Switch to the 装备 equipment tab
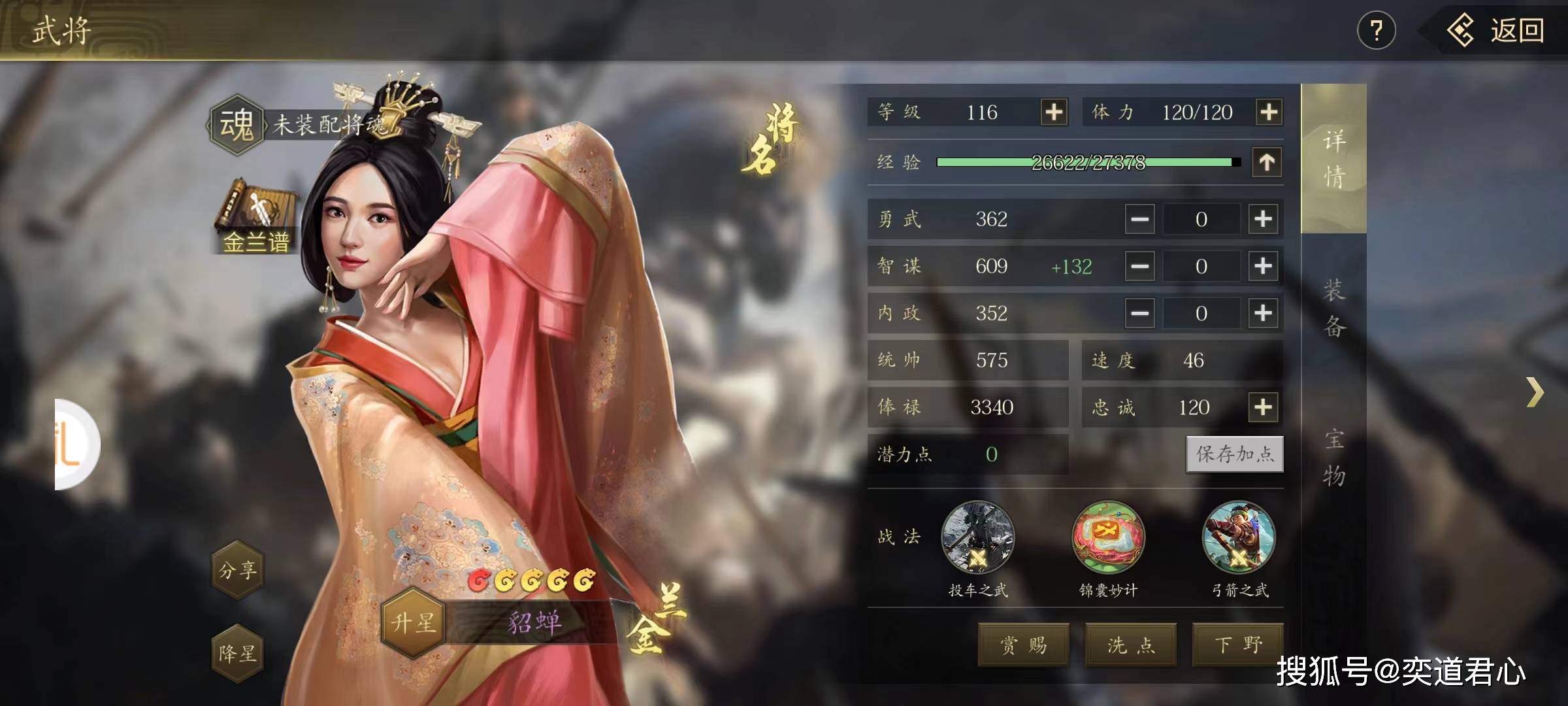Viewport: 1568px width, 706px height. 1333,308
